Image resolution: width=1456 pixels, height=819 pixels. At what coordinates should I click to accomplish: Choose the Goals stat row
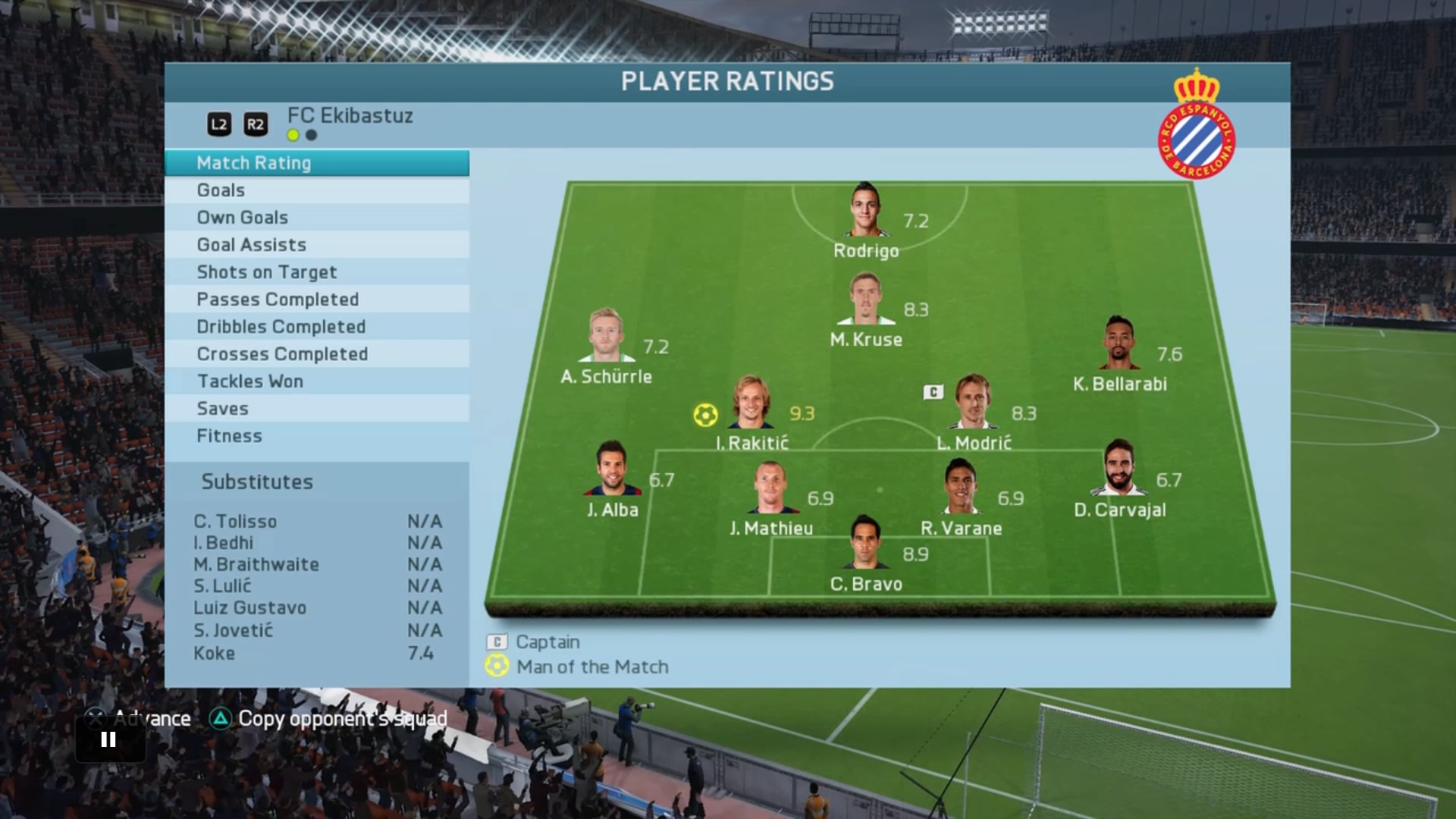tap(316, 190)
